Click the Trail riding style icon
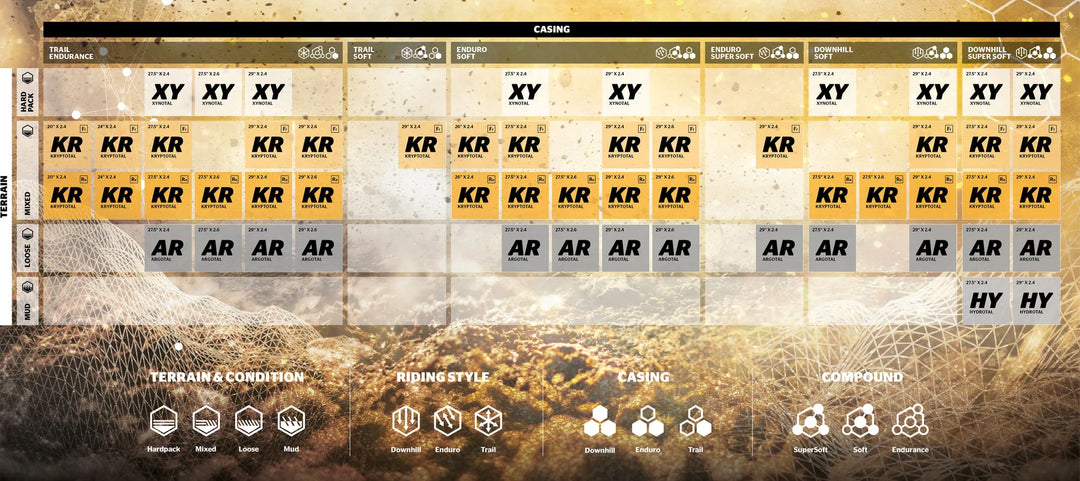The width and height of the screenshot is (1080, 481). point(488,420)
